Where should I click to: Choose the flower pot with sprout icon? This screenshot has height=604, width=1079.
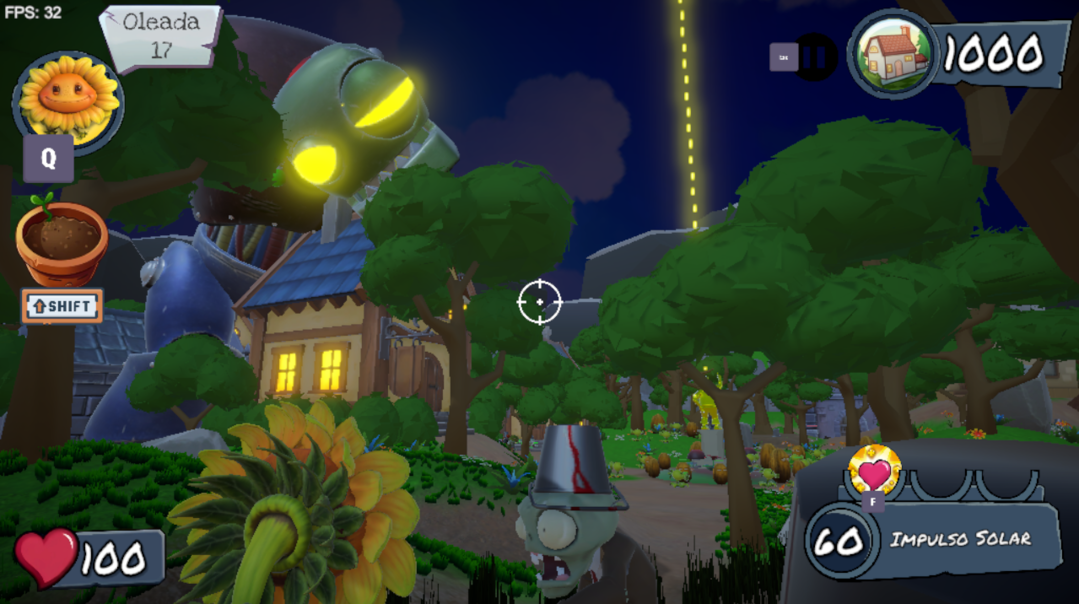tap(62, 243)
